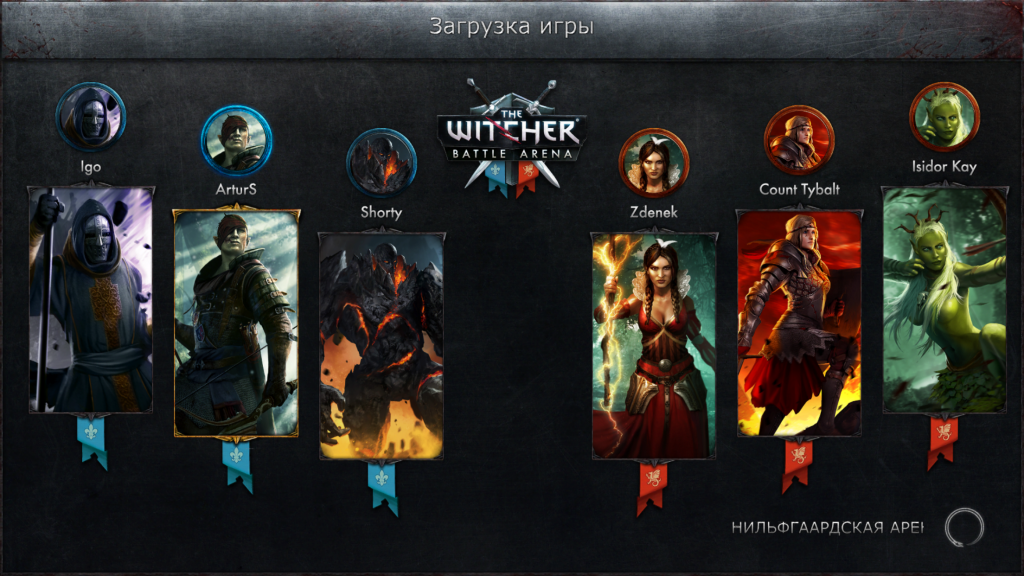Screen dimensions: 1024x576
Task: Choose Isidor Kay's green avatar icon
Action: coord(944,117)
